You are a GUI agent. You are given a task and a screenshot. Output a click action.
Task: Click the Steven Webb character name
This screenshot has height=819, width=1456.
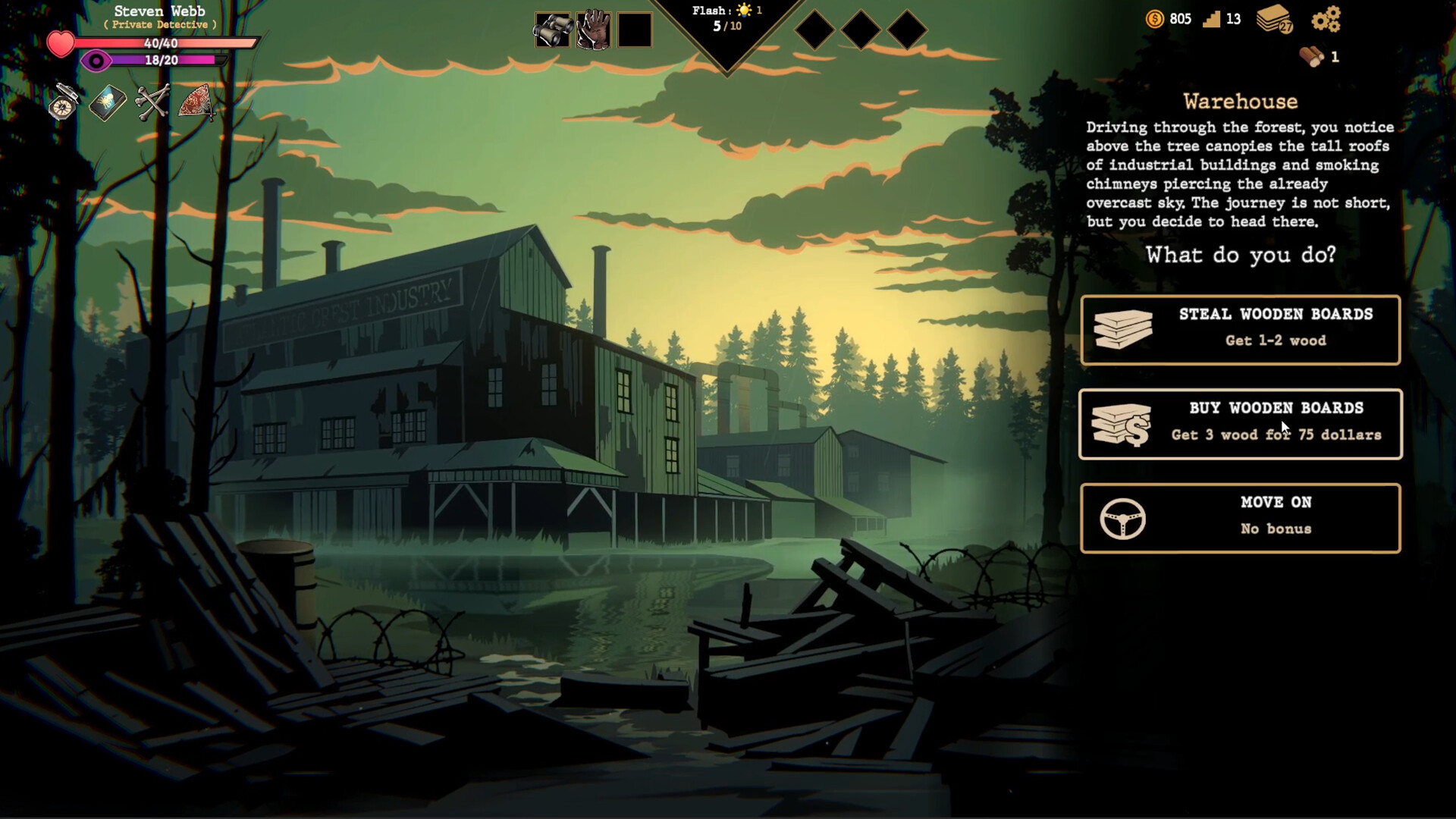[158, 11]
